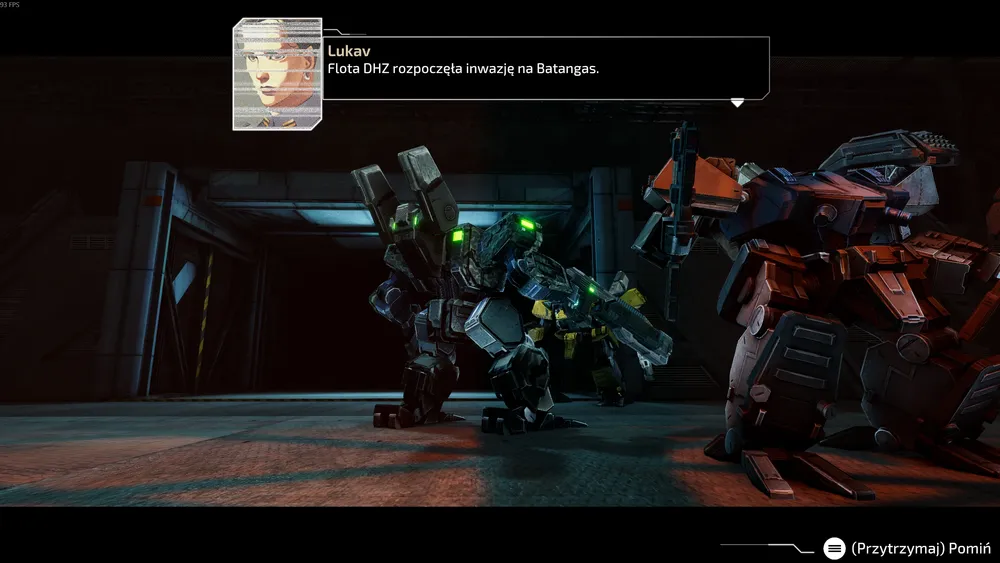Advance Lukav's dialogue with the white arrow
This screenshot has width=1000, height=563.
click(x=737, y=102)
